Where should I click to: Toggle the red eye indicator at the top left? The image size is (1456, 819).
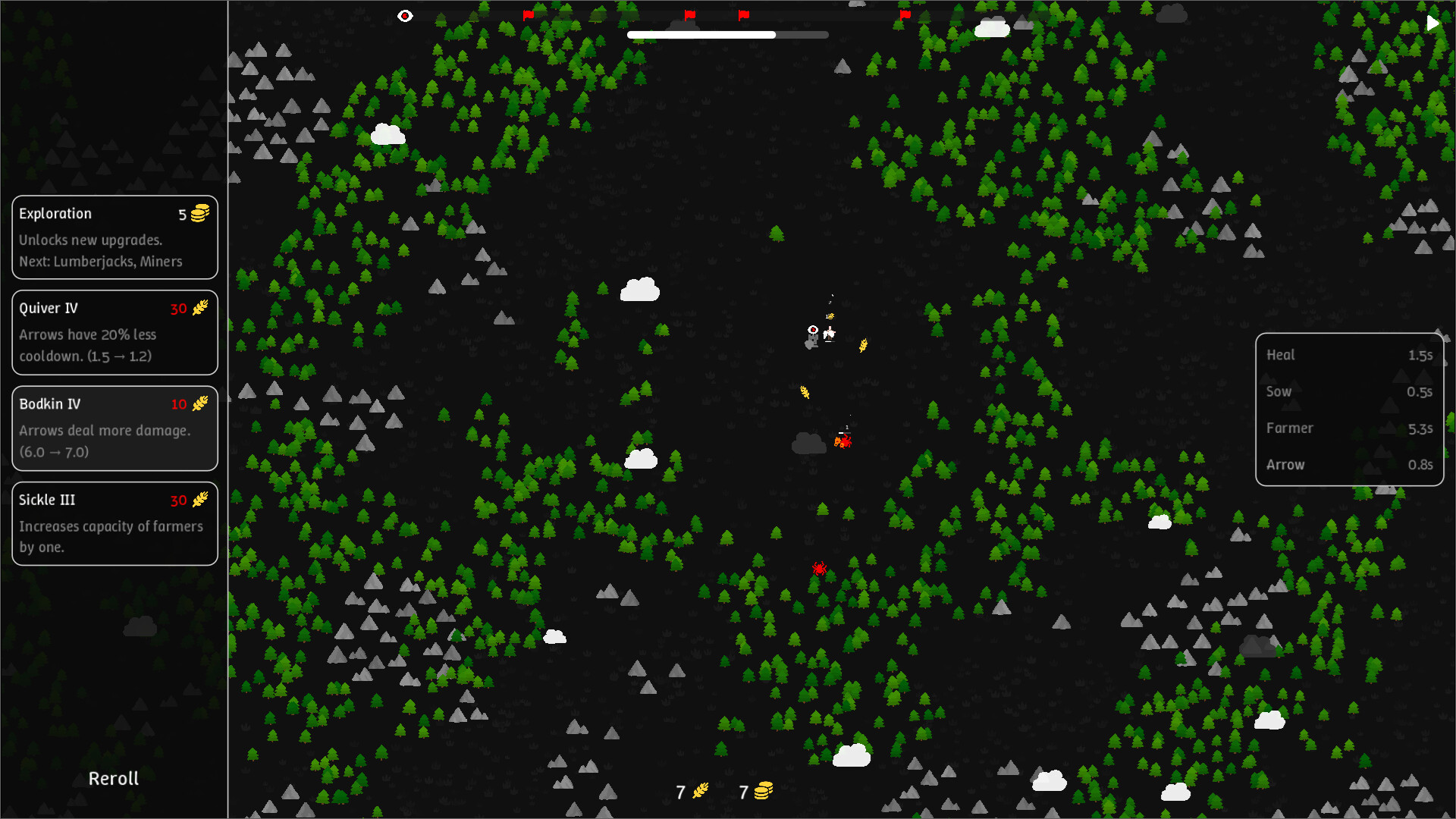click(405, 15)
